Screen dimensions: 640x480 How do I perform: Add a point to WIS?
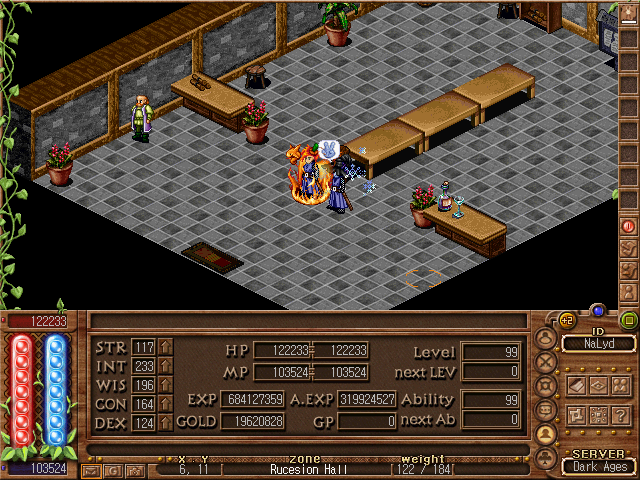click(166, 385)
